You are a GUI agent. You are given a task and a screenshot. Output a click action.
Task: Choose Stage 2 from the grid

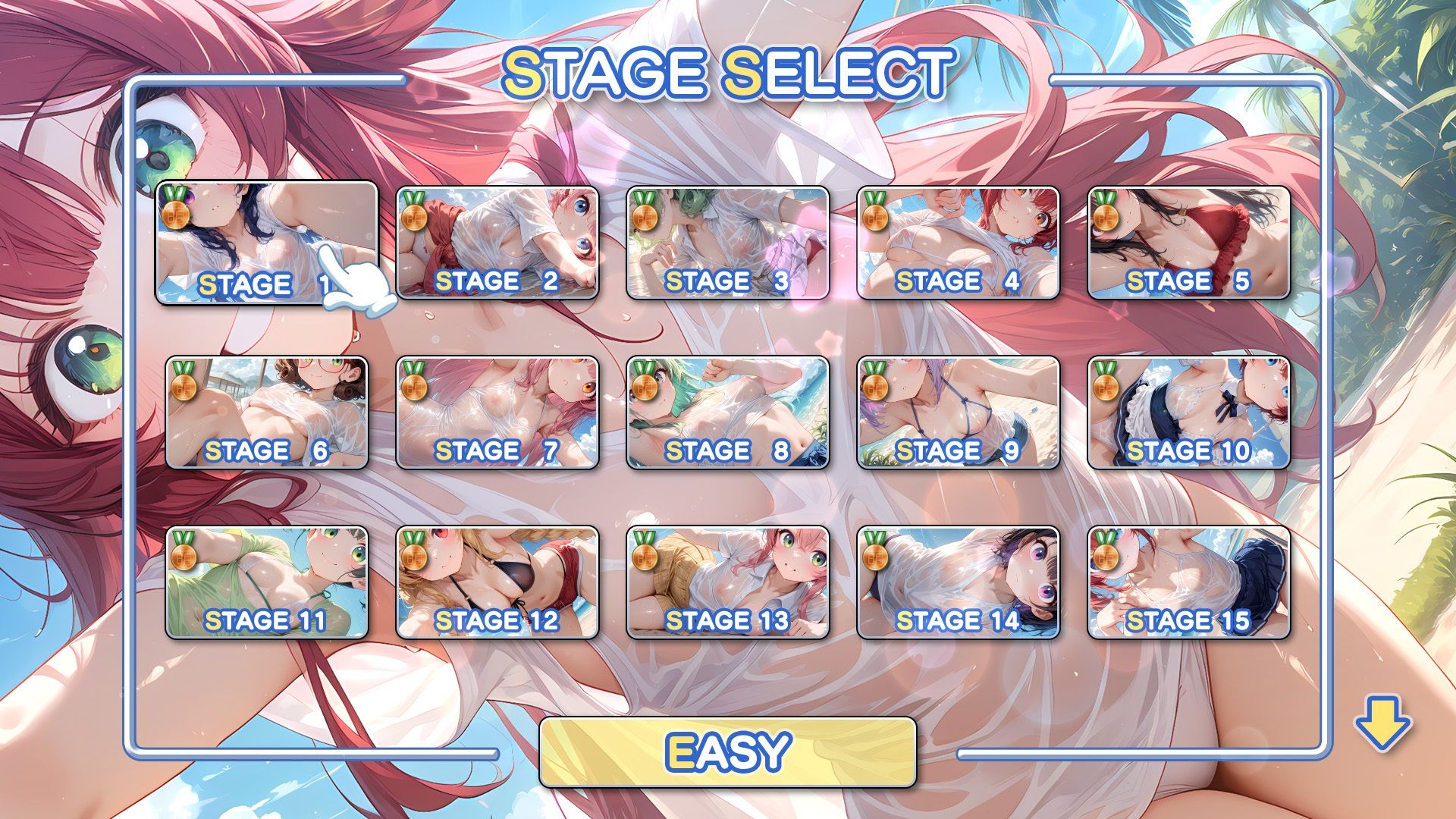(497, 243)
